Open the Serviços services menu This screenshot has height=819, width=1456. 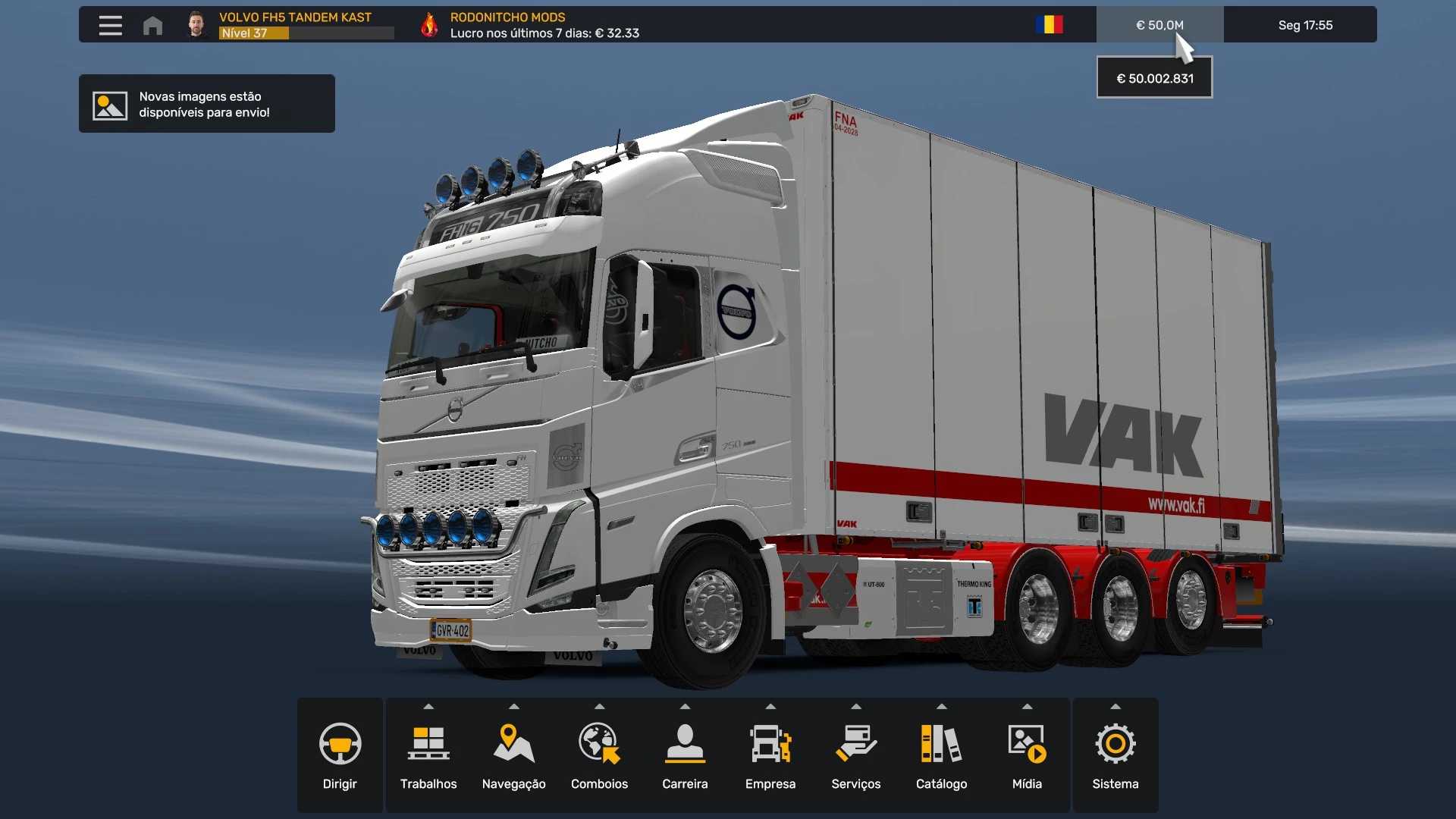(x=855, y=756)
